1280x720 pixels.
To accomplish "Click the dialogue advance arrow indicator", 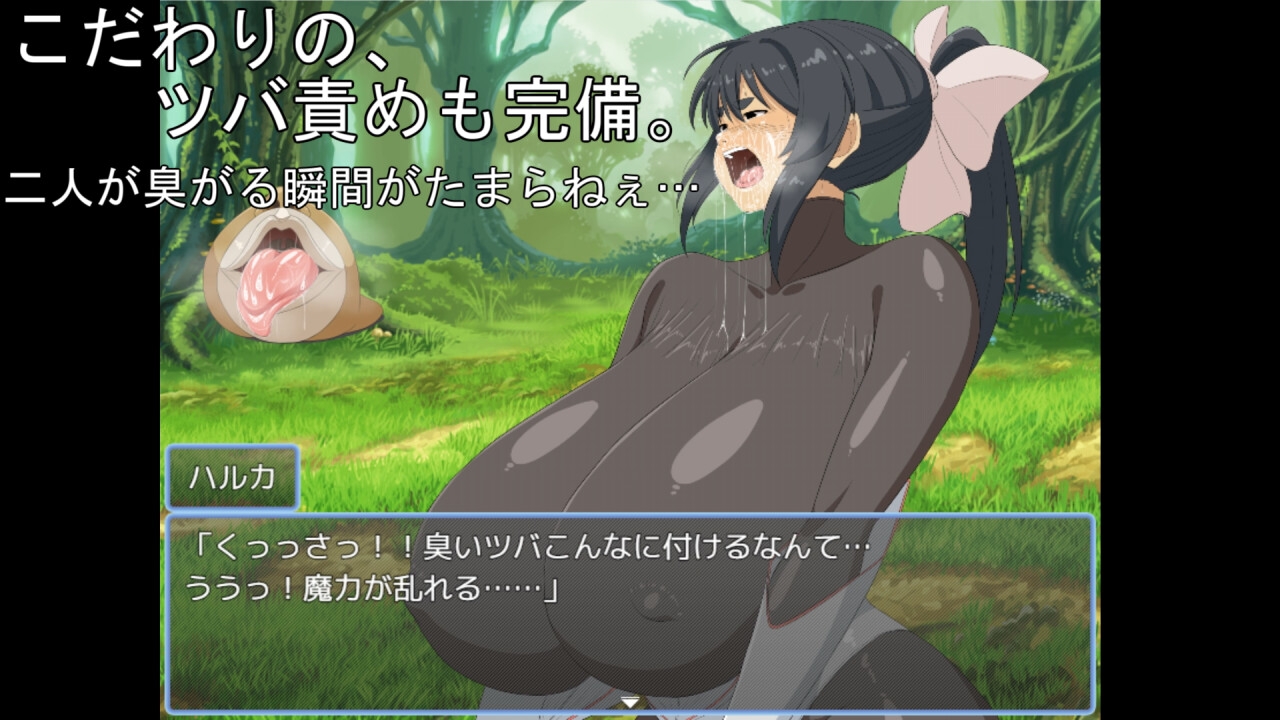I will tap(630, 702).
